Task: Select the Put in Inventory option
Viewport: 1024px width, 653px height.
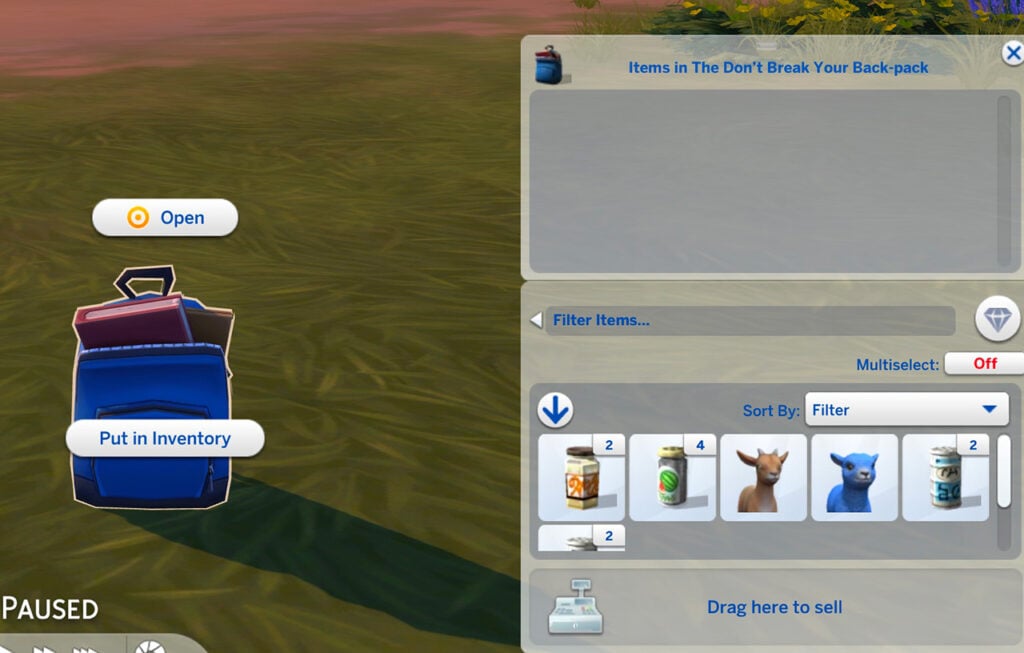Action: (x=165, y=438)
